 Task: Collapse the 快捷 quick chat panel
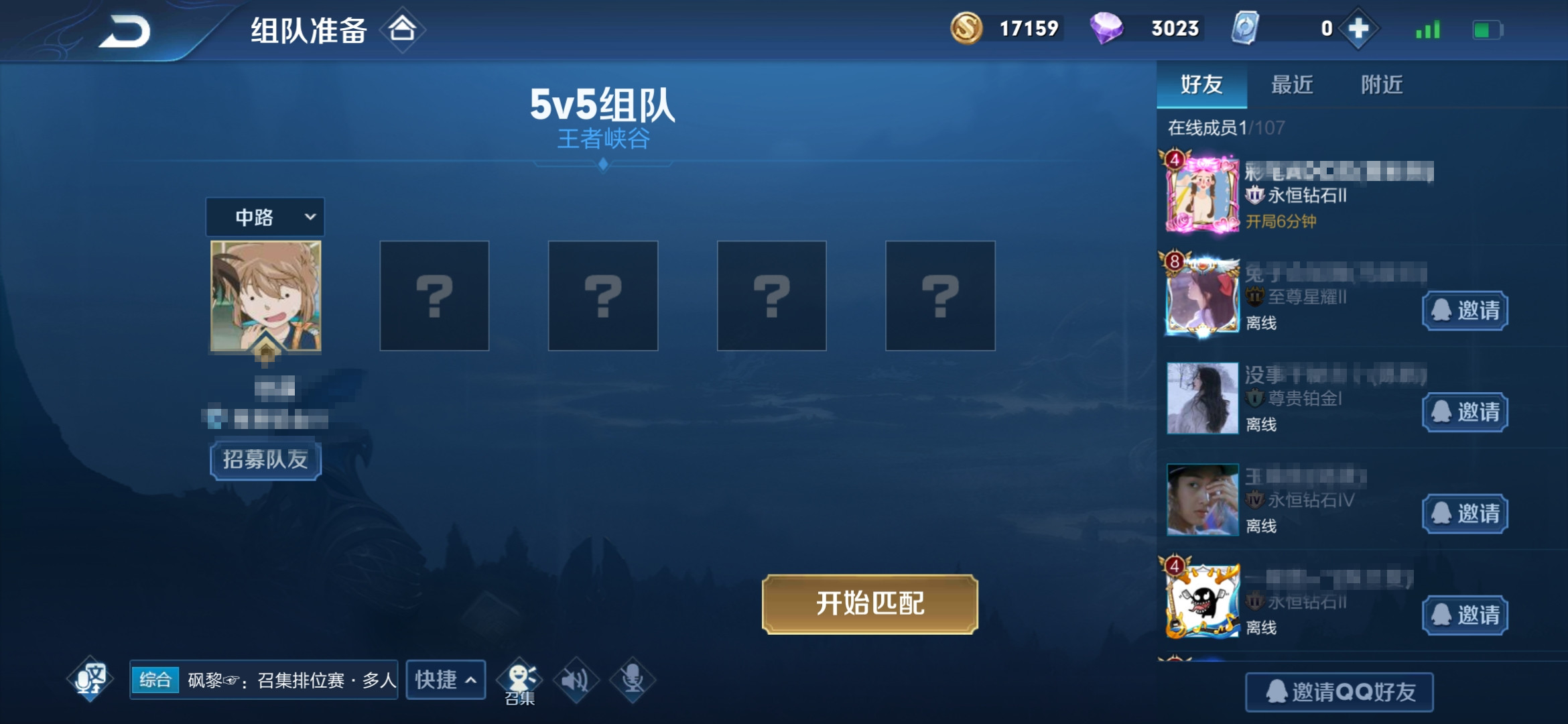[445, 679]
